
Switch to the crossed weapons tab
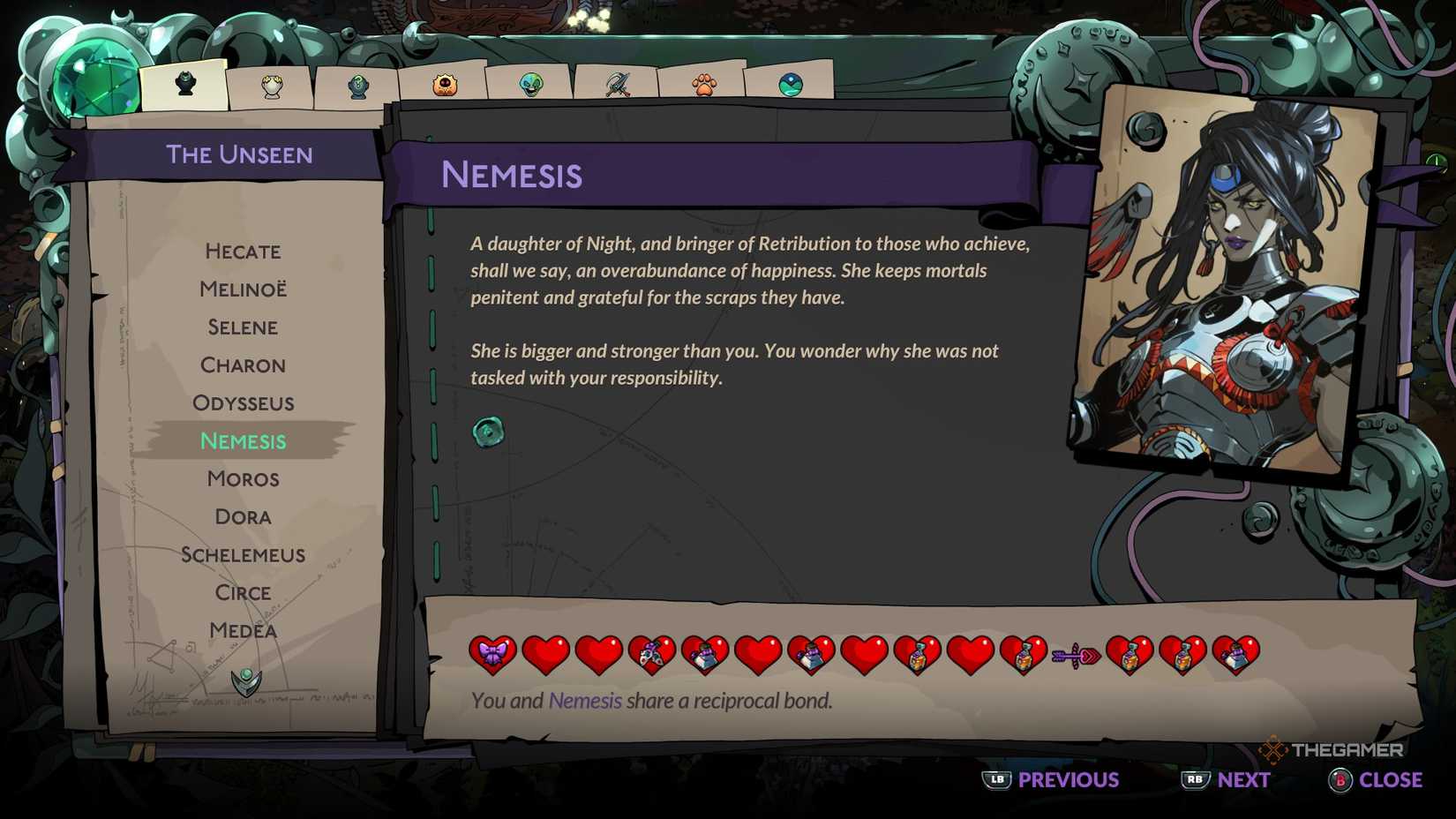tap(618, 85)
